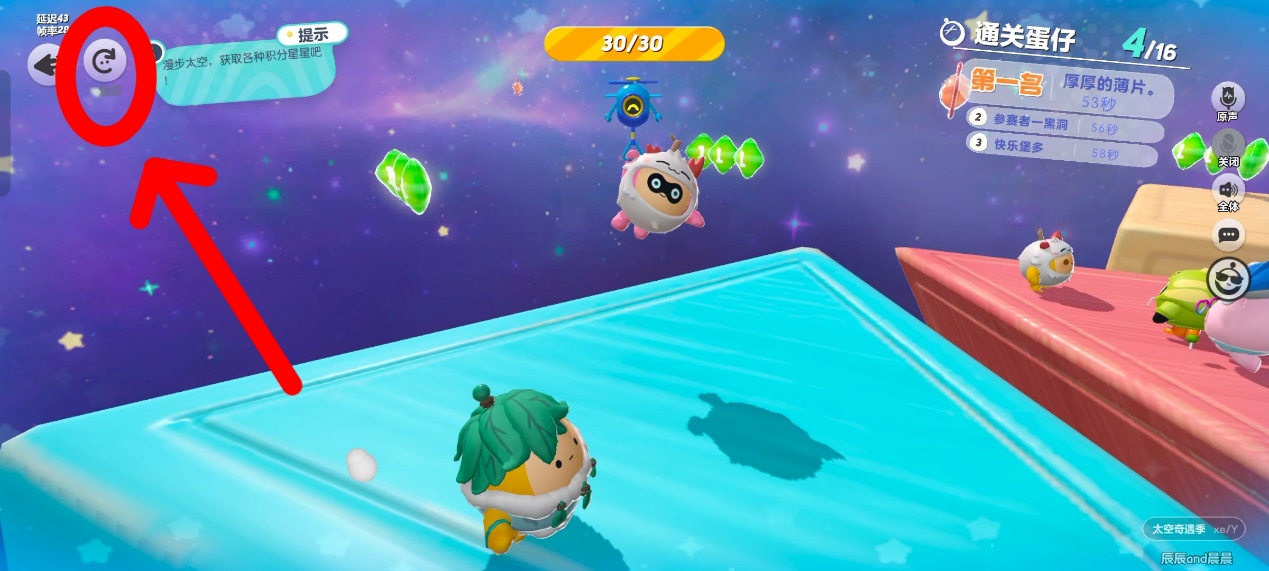The width and height of the screenshot is (1269, 571).
Task: Change the 全体 speaker channel setting
Action: [1228, 189]
